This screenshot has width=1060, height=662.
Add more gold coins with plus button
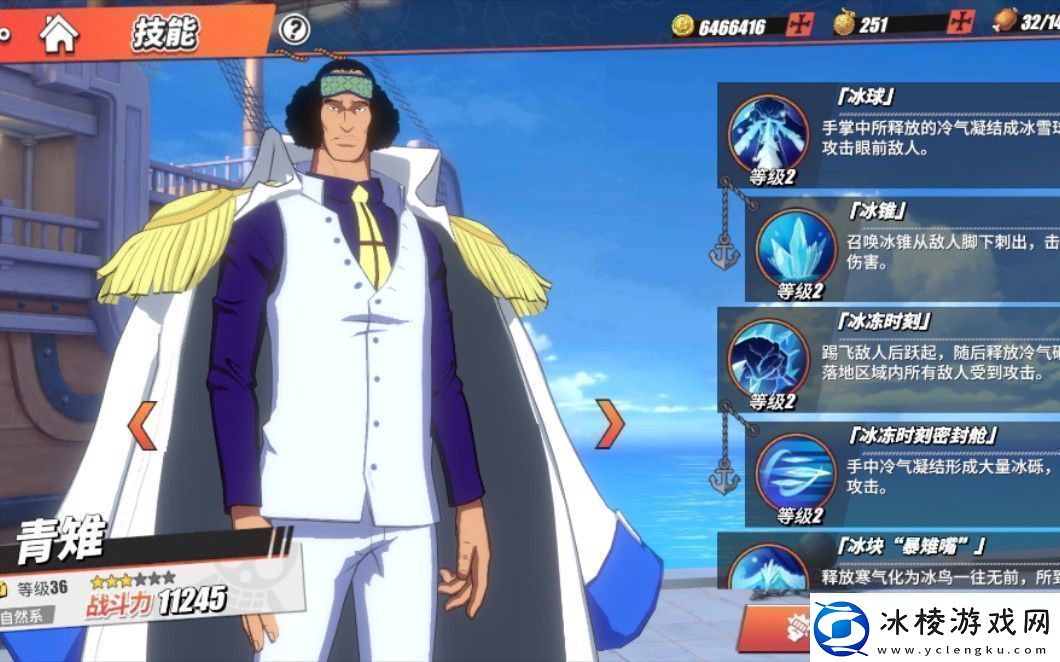(x=799, y=25)
